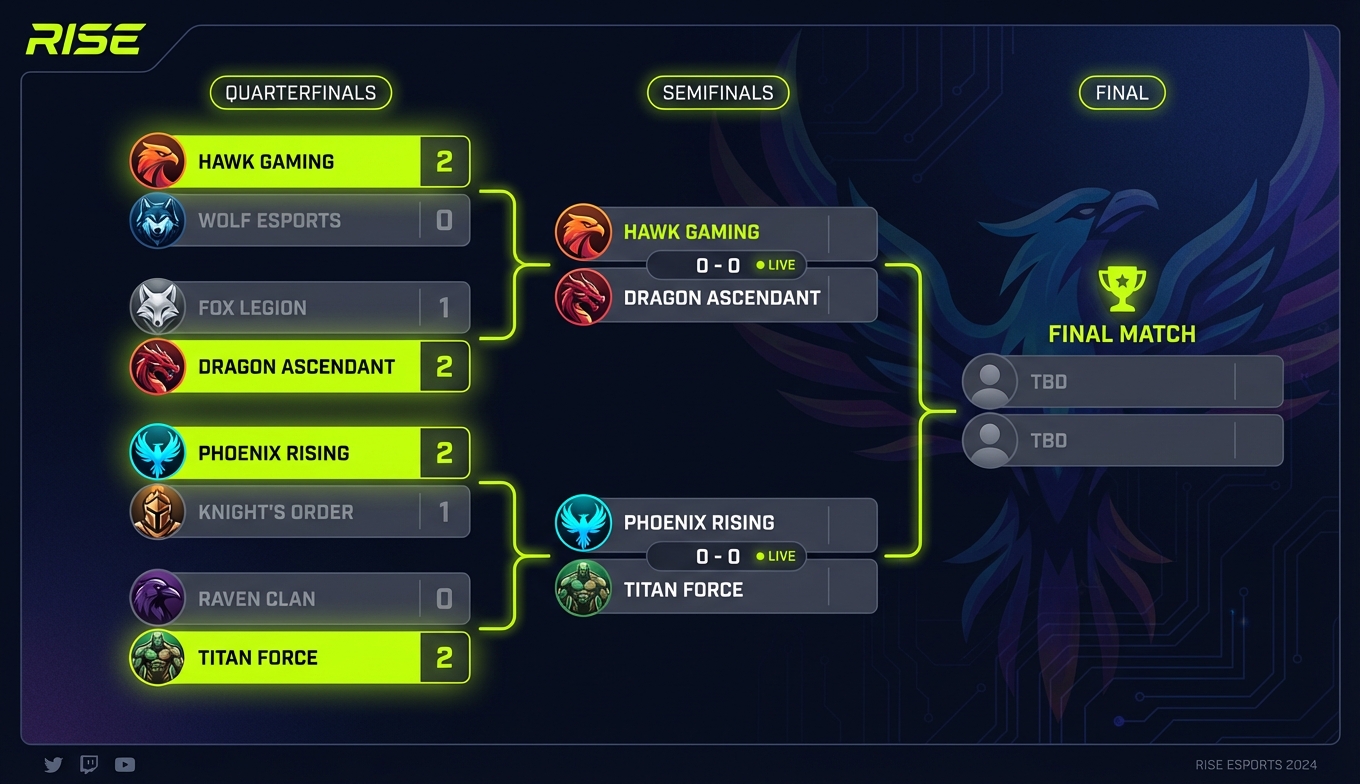Open the Twitter icon in the footer

(x=53, y=764)
